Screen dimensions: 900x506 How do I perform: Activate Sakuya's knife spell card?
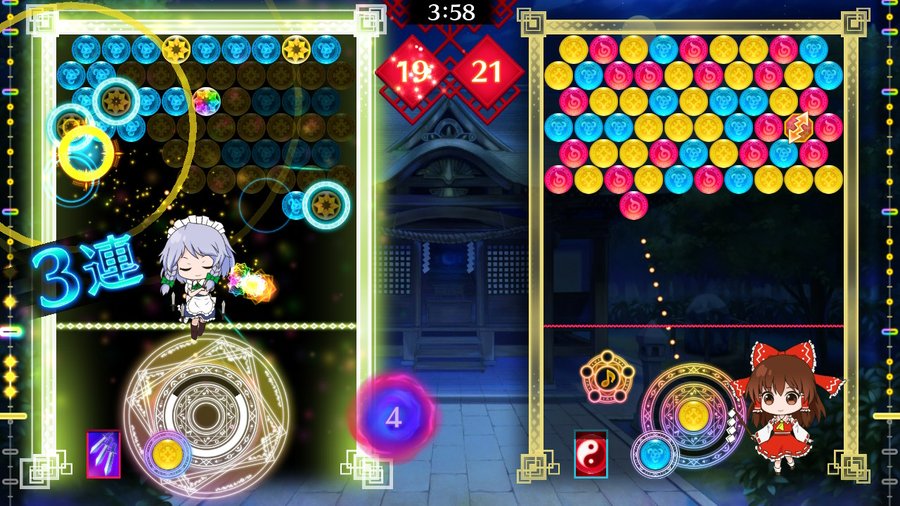coord(103,454)
